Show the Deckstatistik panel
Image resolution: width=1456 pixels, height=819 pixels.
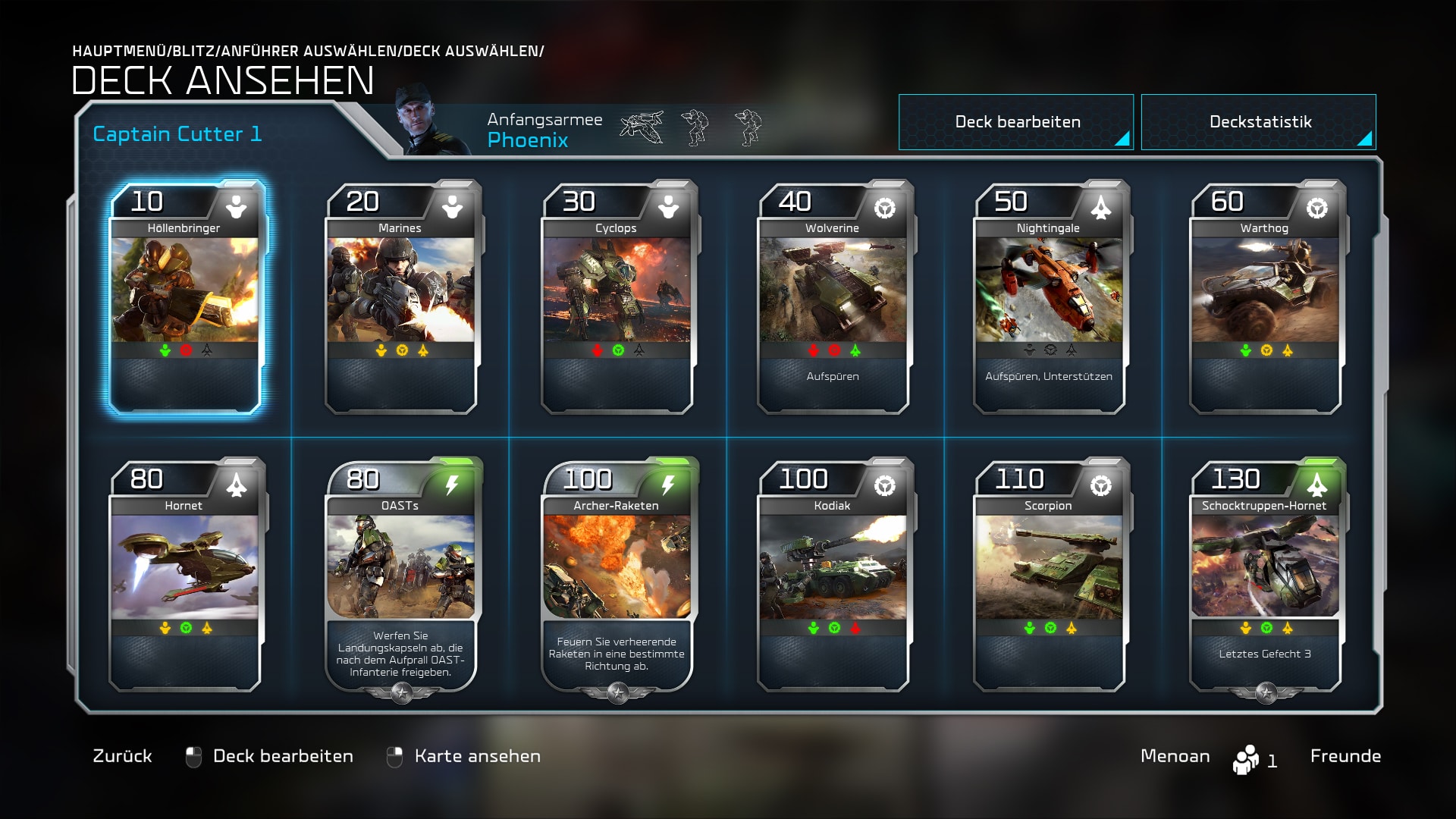click(1258, 122)
